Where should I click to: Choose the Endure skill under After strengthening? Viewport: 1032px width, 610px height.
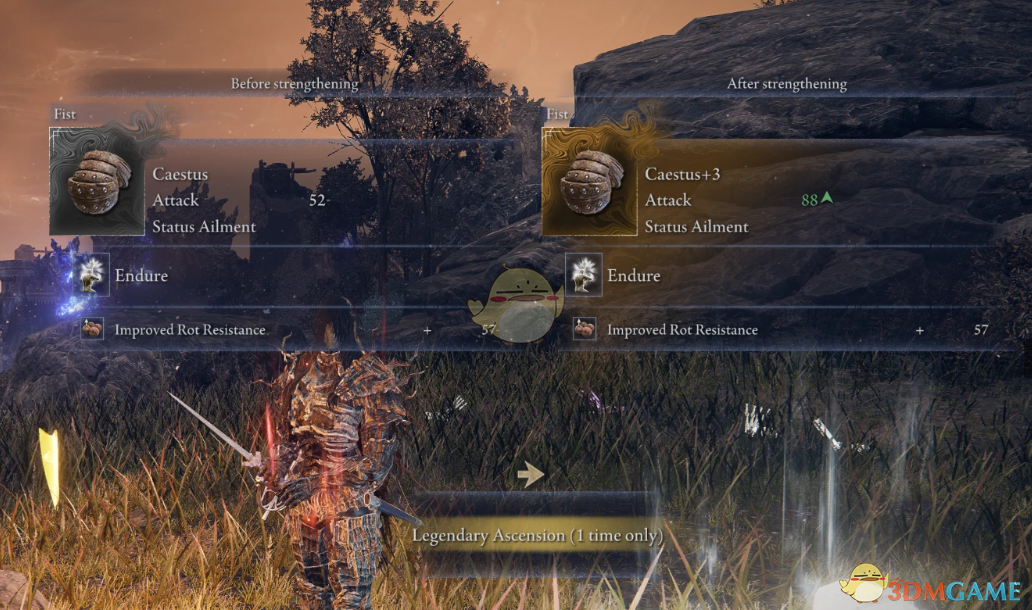(x=634, y=275)
